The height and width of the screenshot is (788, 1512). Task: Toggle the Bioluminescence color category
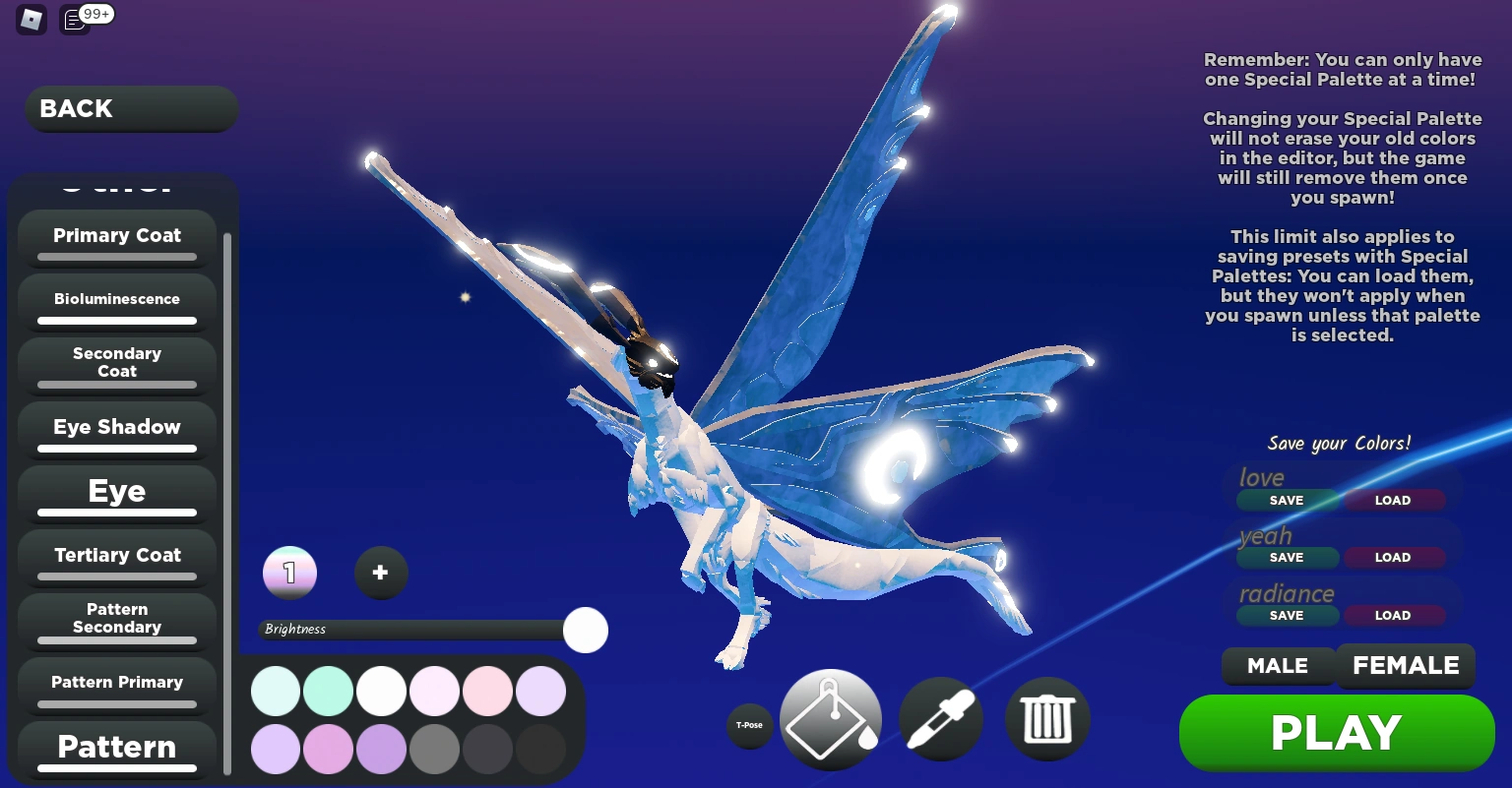point(116,299)
